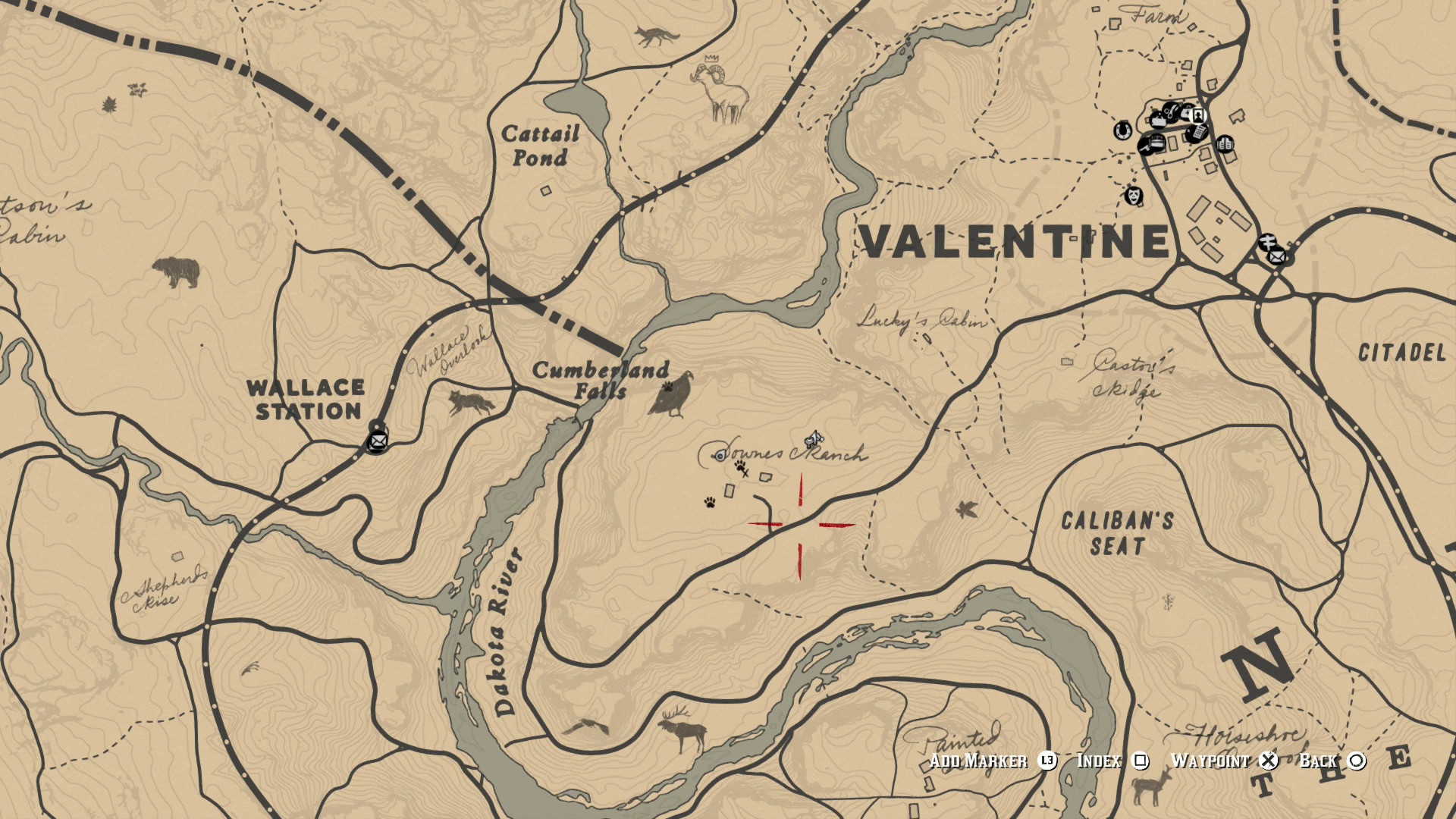Select the post office envelope icon near Valentine crossroads
This screenshot has height=819, width=1456.
1276,257
